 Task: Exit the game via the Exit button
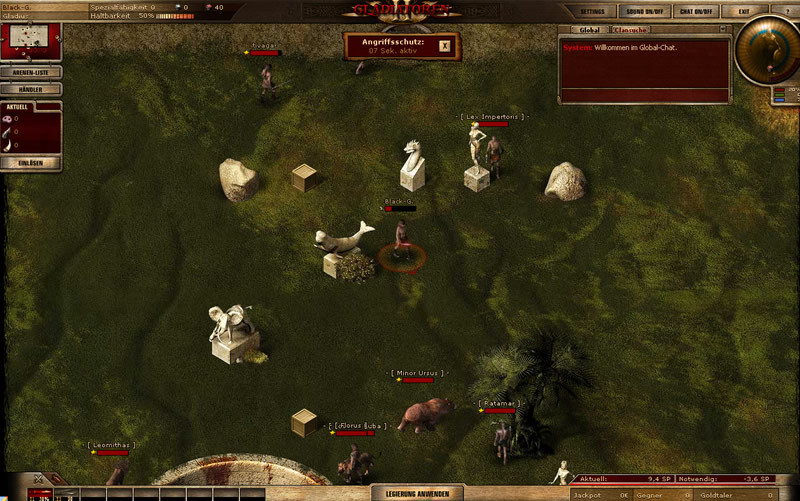coord(743,12)
